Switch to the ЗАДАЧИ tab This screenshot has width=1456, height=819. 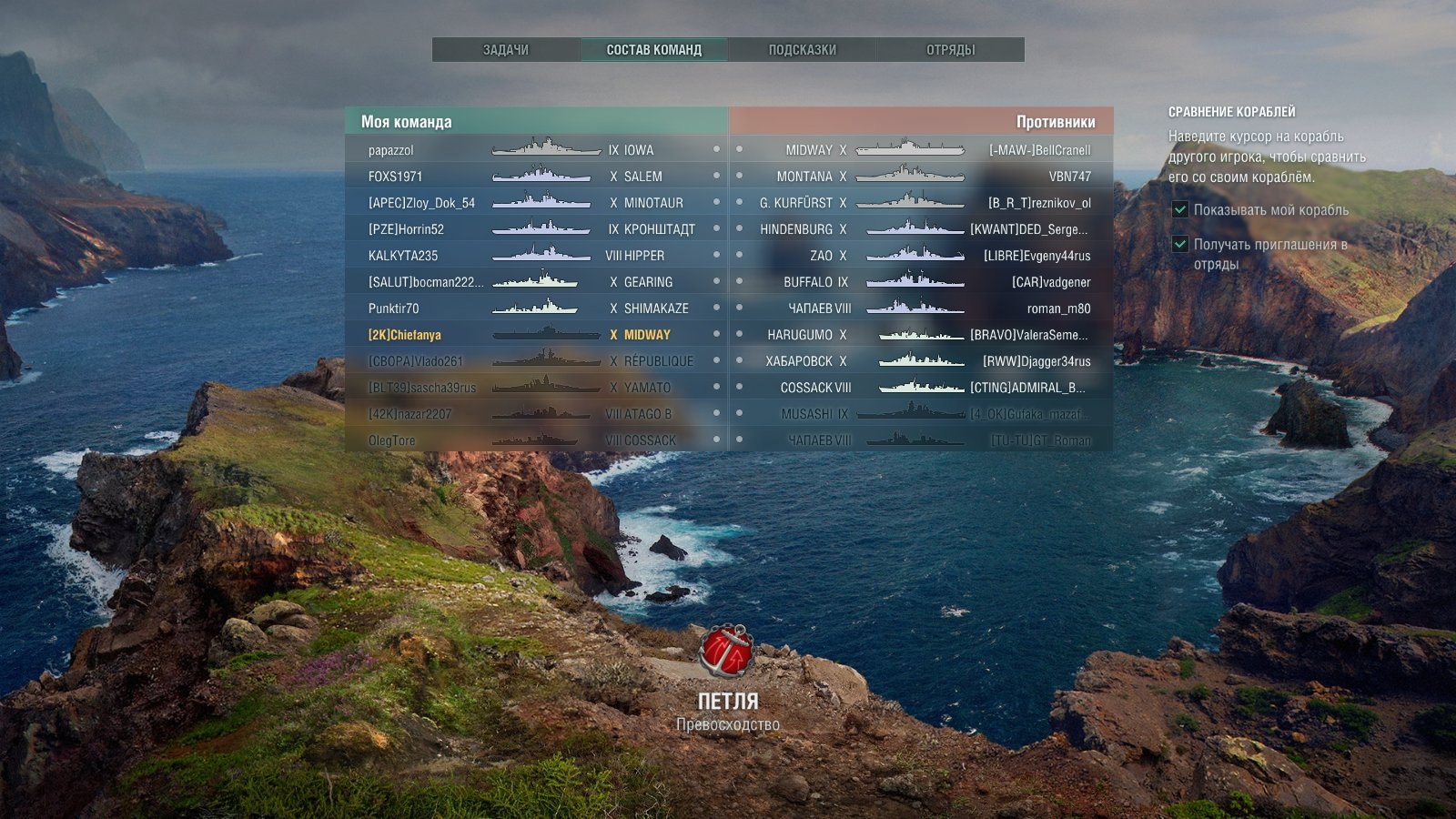pos(506,50)
